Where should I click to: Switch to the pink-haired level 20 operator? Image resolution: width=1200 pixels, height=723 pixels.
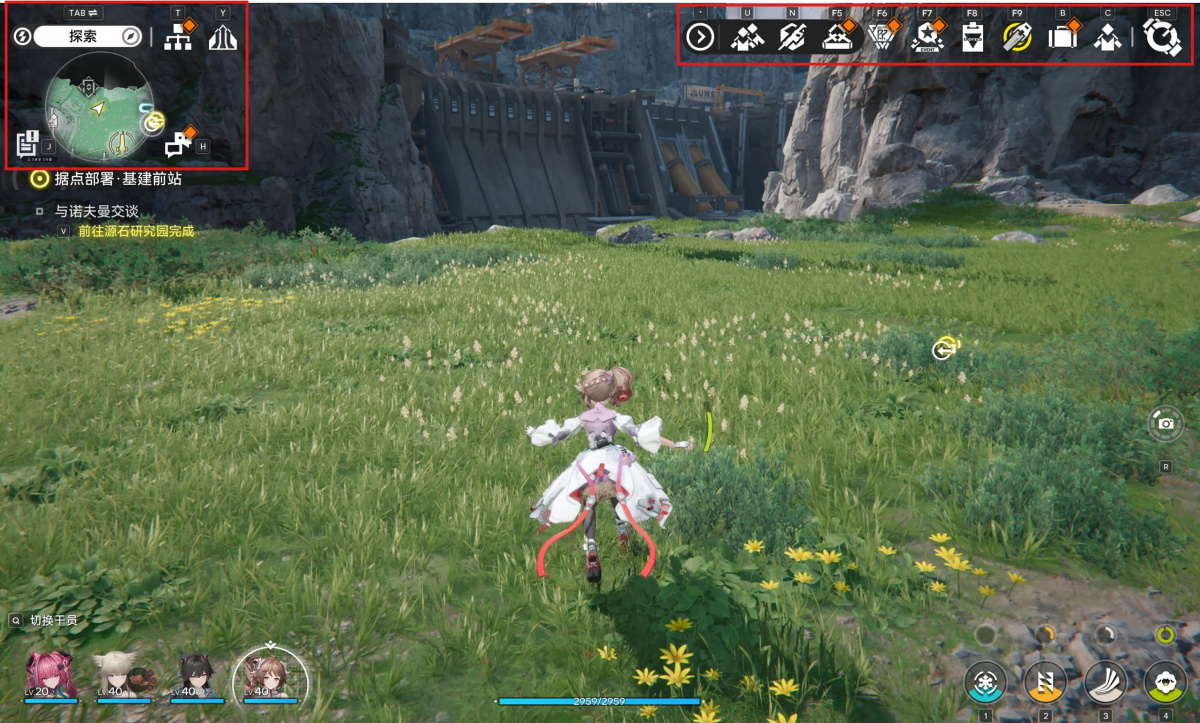[51, 675]
